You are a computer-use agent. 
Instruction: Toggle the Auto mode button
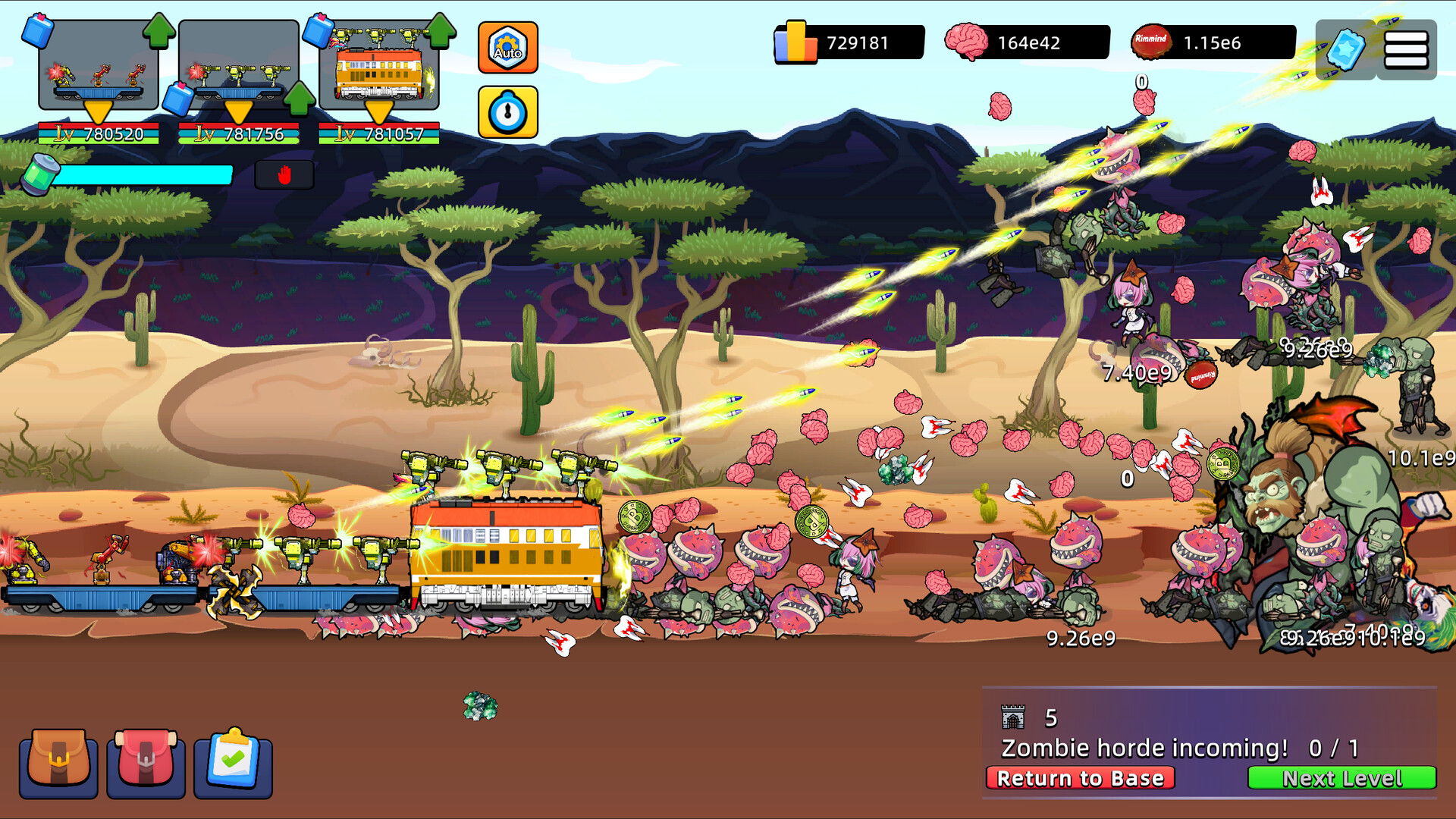pos(507,48)
